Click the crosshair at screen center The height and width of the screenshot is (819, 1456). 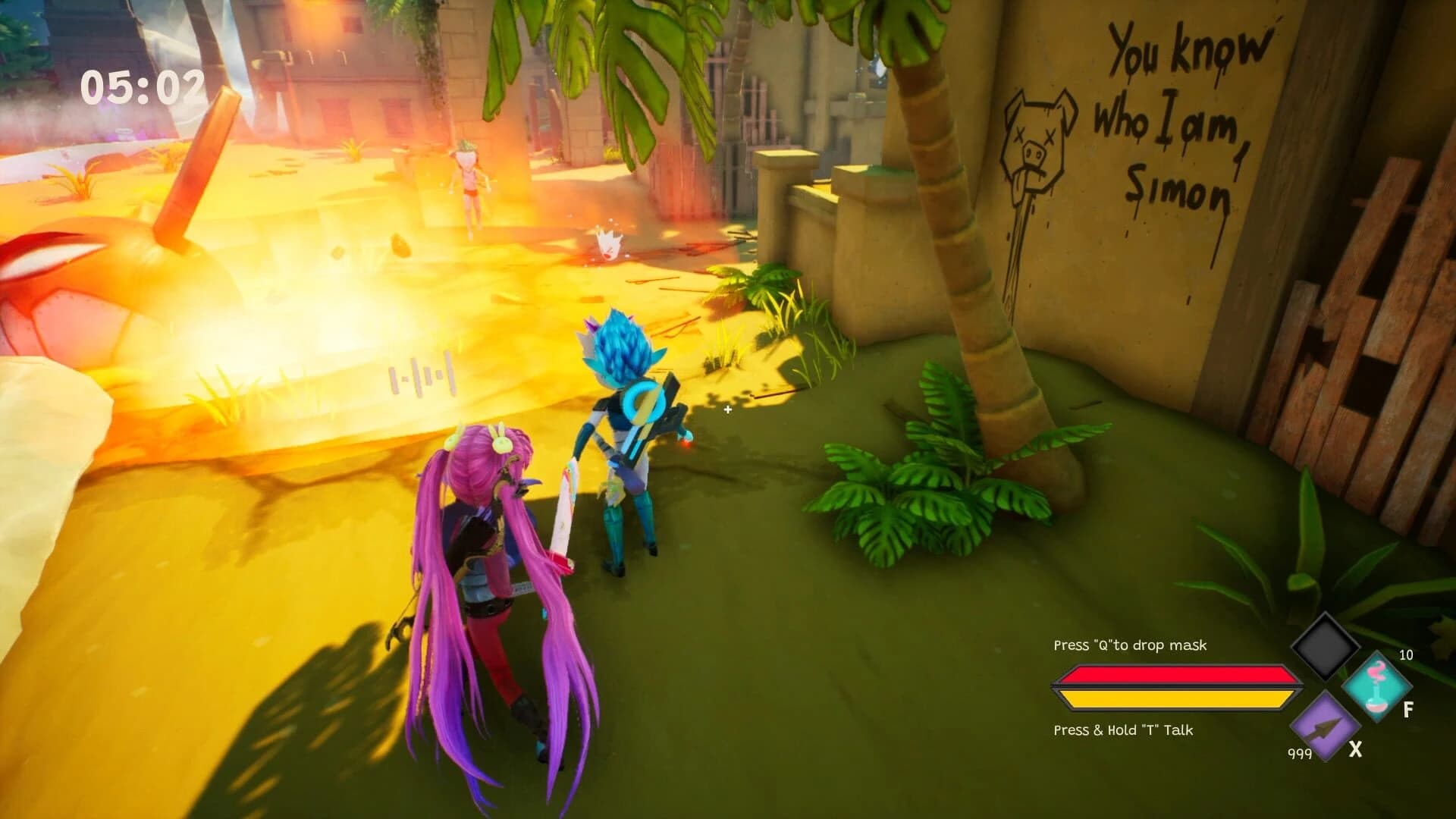(x=728, y=409)
